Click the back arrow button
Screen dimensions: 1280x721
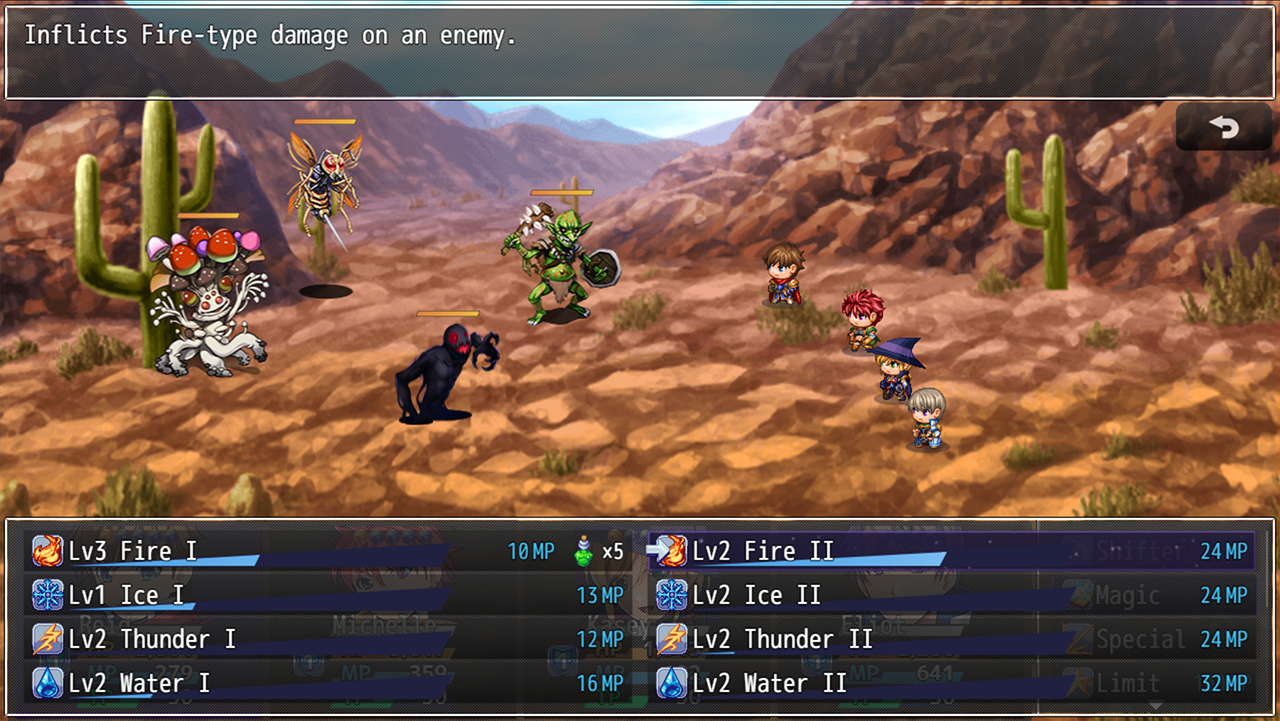click(1223, 127)
